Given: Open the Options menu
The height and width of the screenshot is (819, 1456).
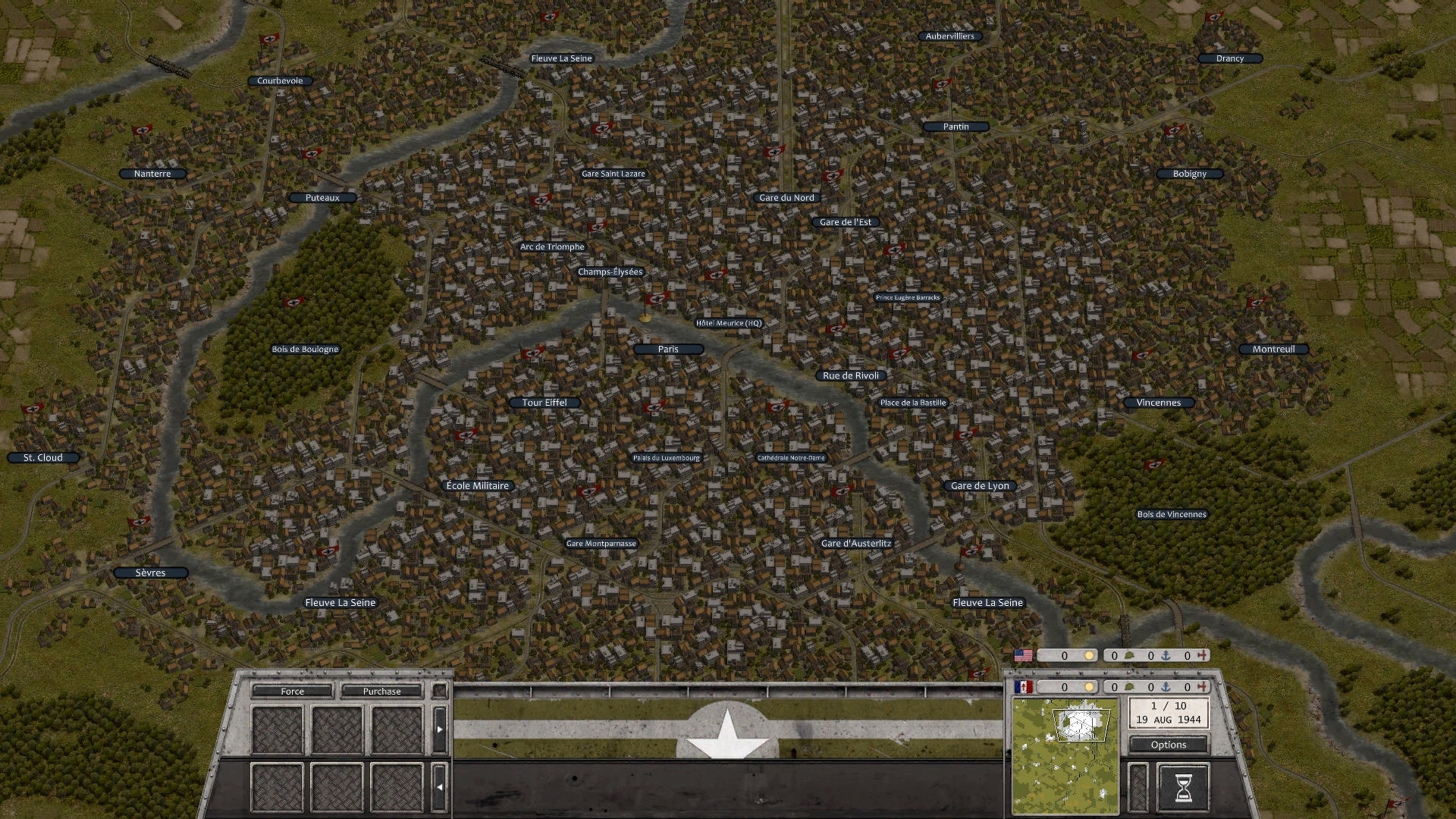Looking at the screenshot, I should point(1169,744).
